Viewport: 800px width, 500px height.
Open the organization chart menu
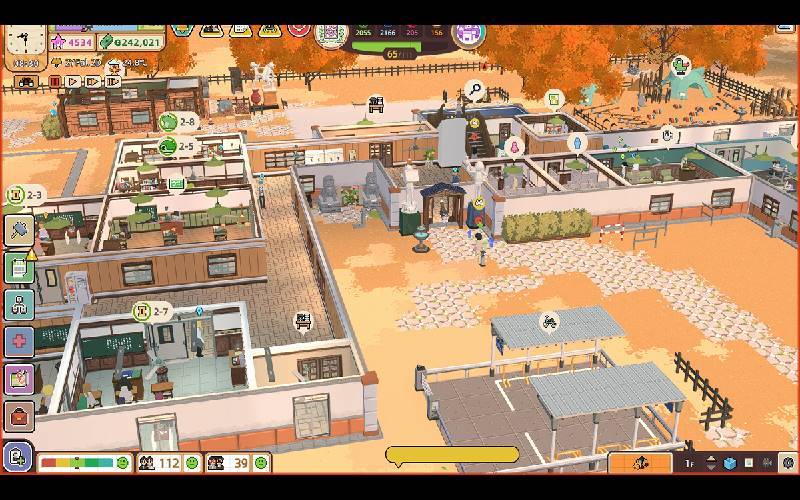click(18, 304)
